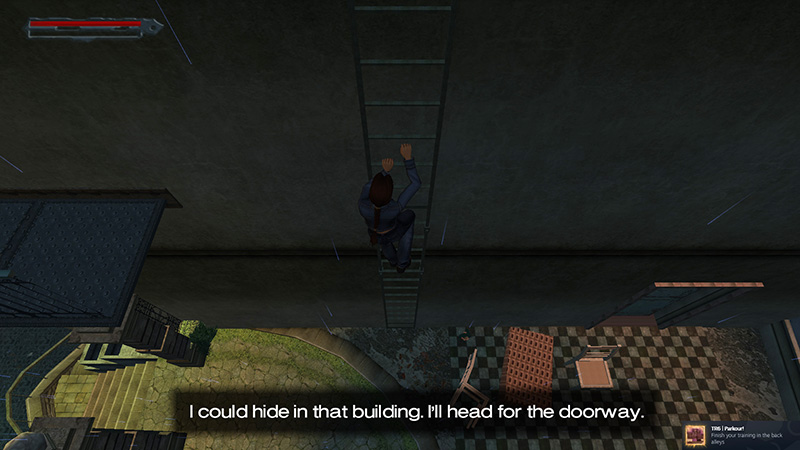Click the Parkour! achievement badge icon

(695, 436)
